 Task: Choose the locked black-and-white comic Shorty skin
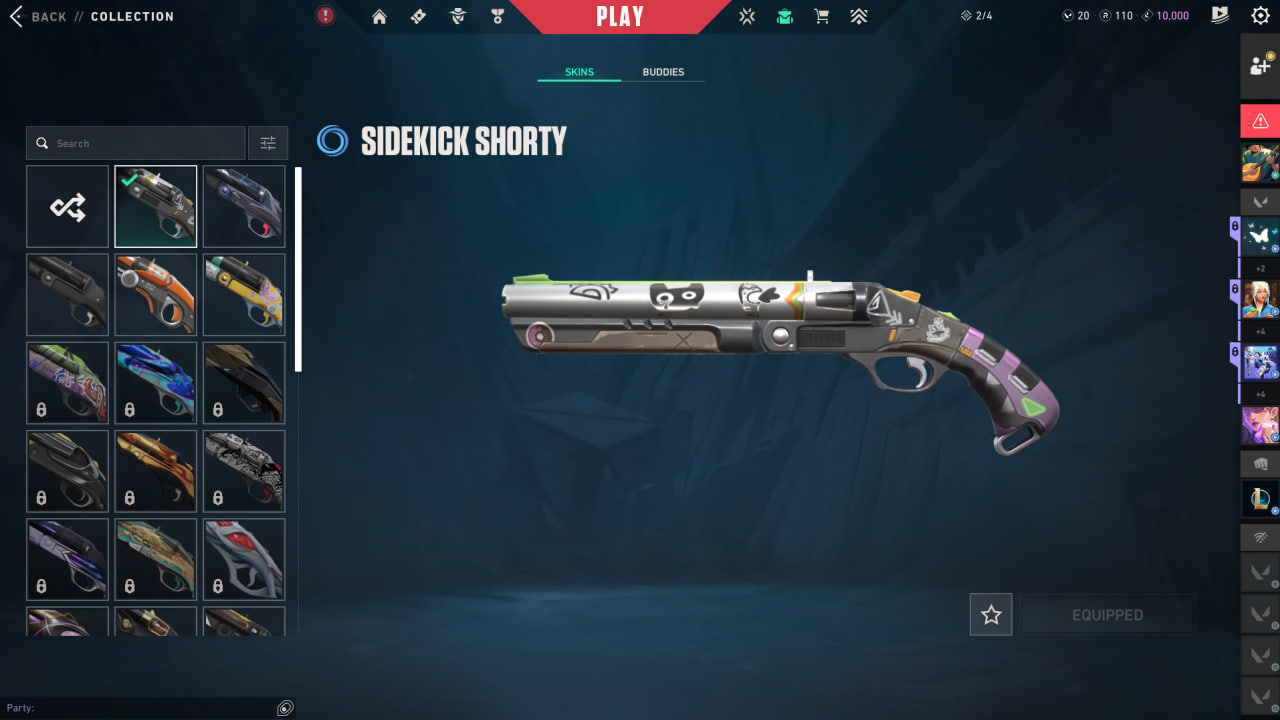(x=244, y=471)
